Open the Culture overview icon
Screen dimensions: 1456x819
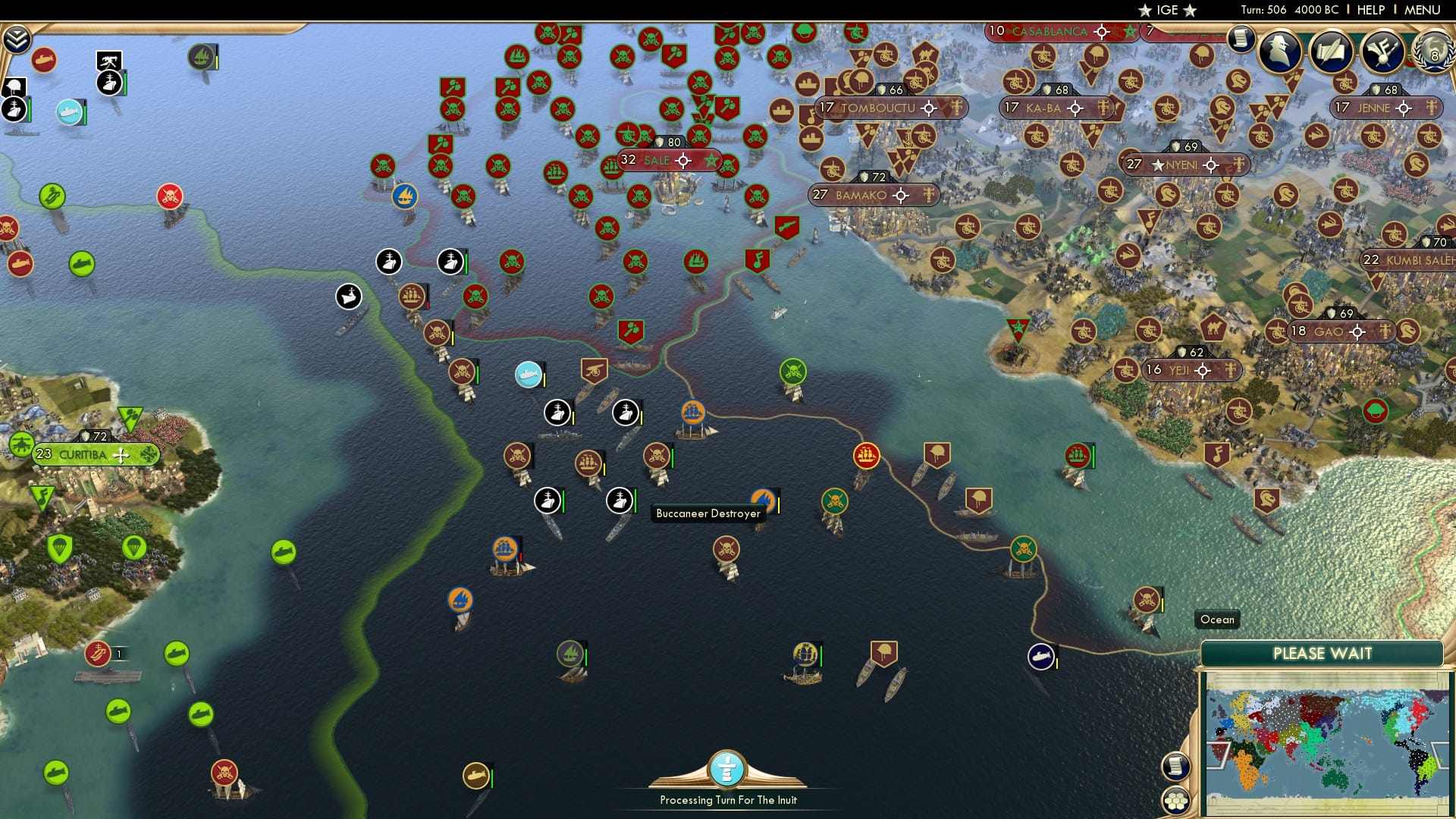pyautogui.click(x=1382, y=52)
